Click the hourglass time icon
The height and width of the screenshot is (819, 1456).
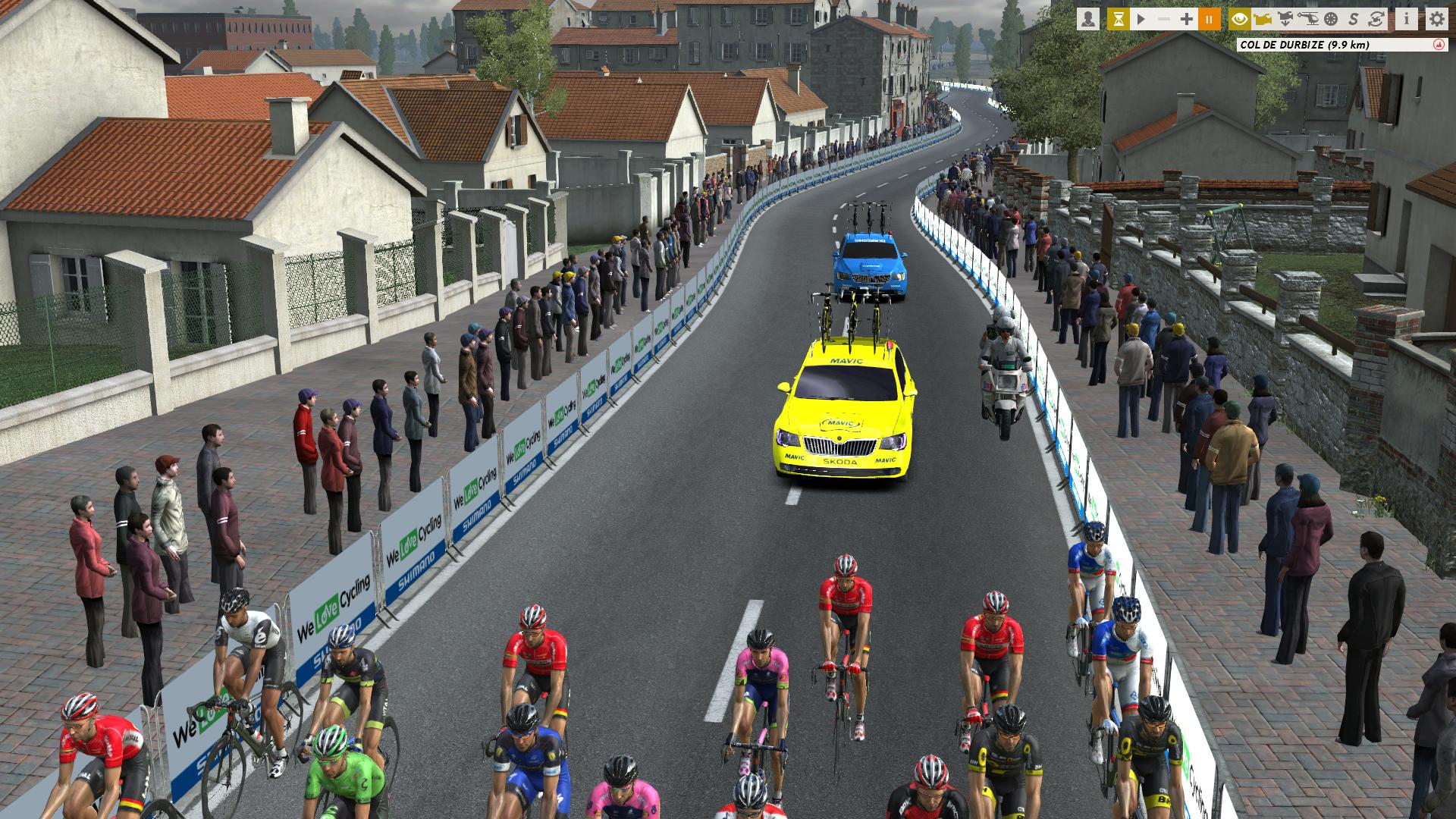click(x=1118, y=19)
